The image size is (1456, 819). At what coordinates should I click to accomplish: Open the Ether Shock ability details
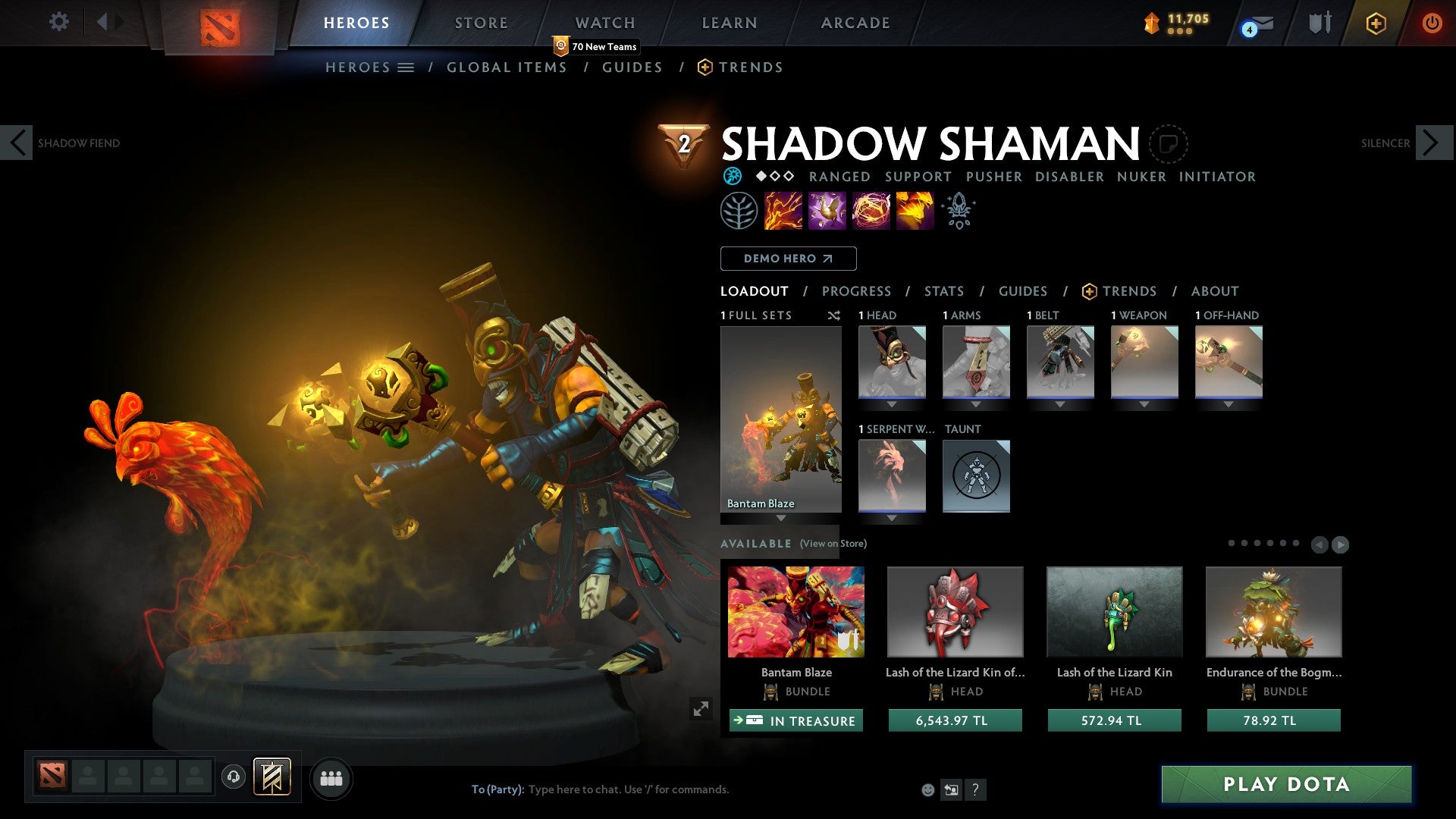pyautogui.click(x=785, y=211)
